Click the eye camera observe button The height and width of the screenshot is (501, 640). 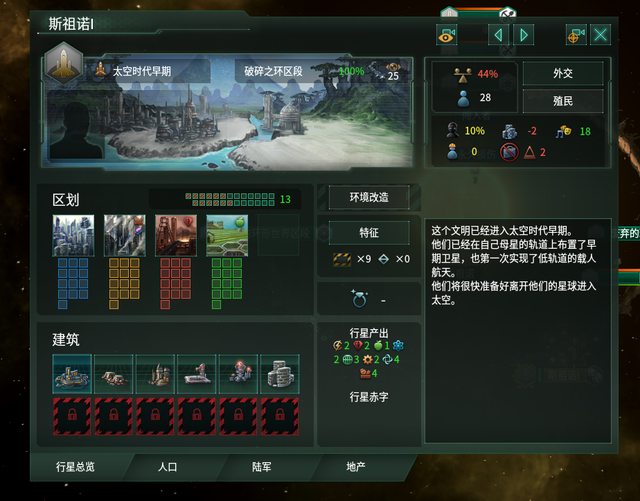coord(446,35)
